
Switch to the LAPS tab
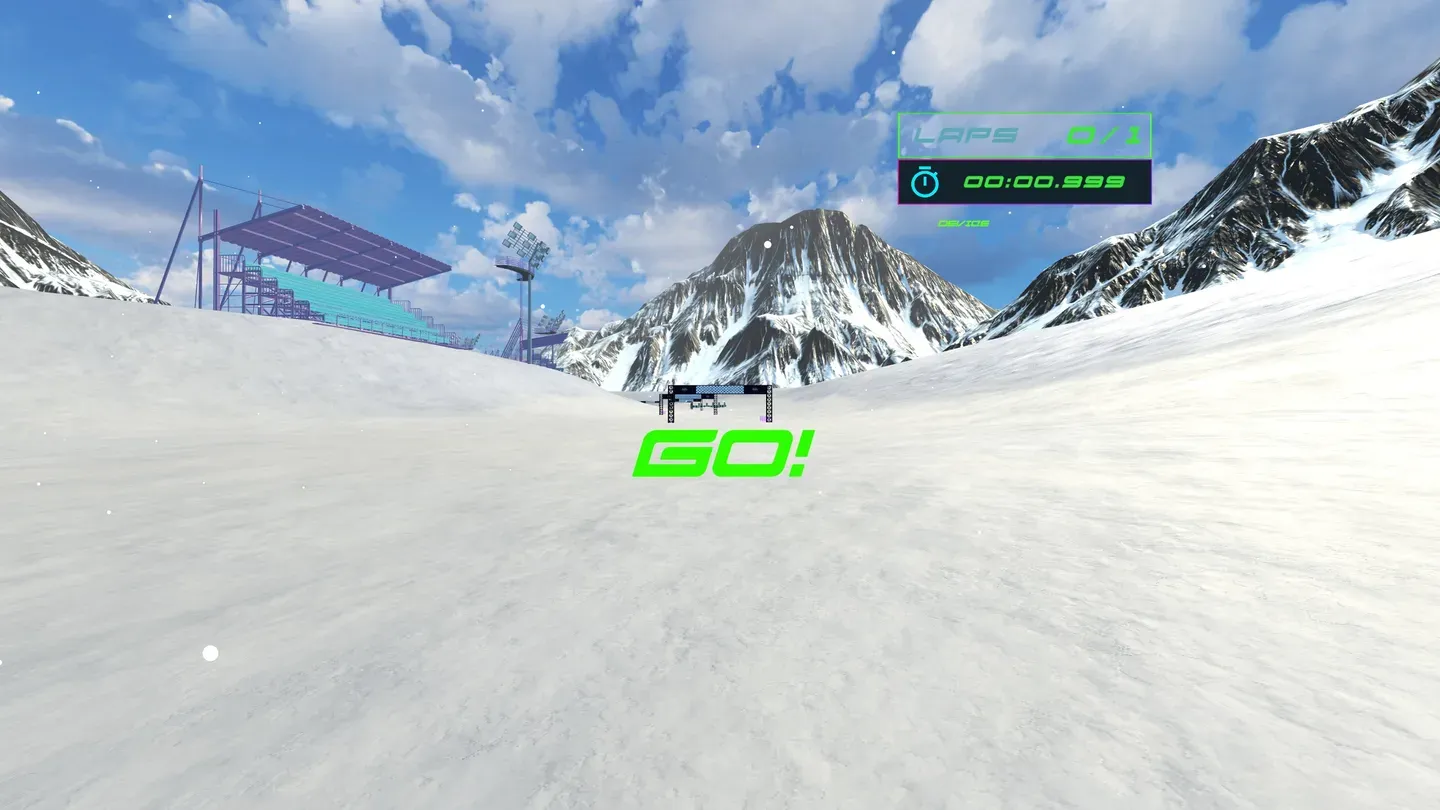coord(963,135)
